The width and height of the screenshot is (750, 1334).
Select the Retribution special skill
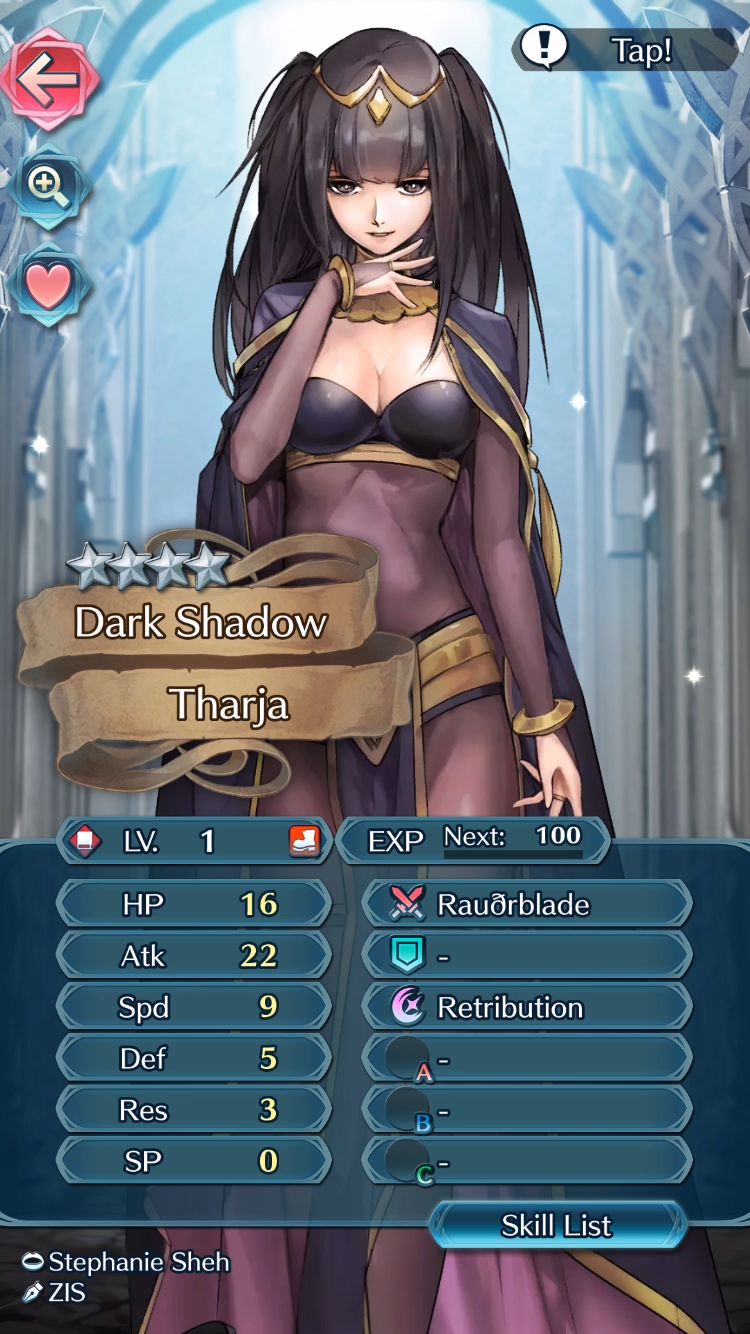coord(527,1007)
